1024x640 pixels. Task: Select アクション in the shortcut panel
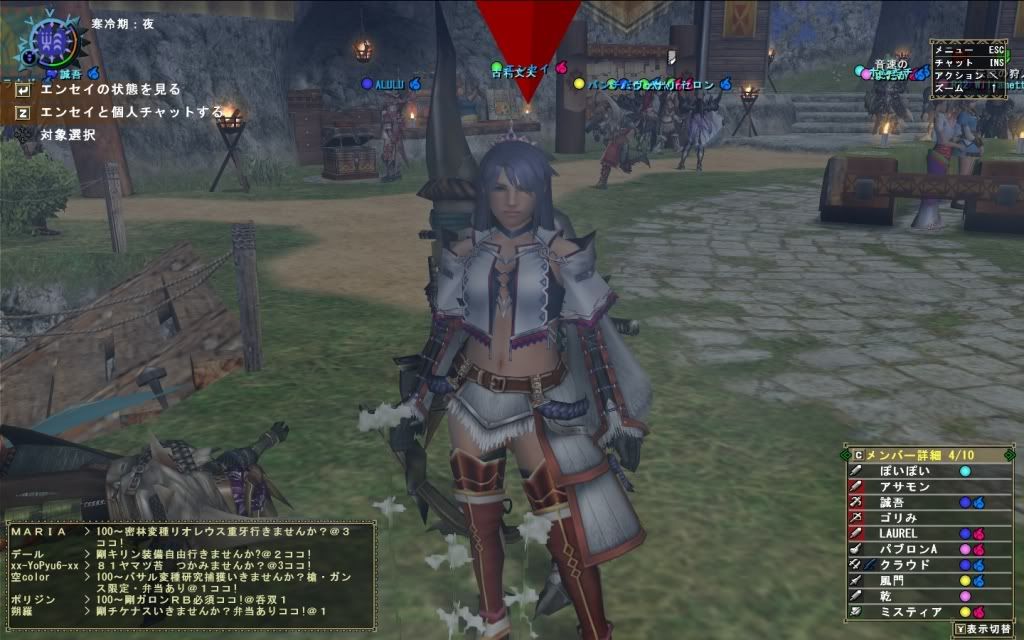coord(966,75)
